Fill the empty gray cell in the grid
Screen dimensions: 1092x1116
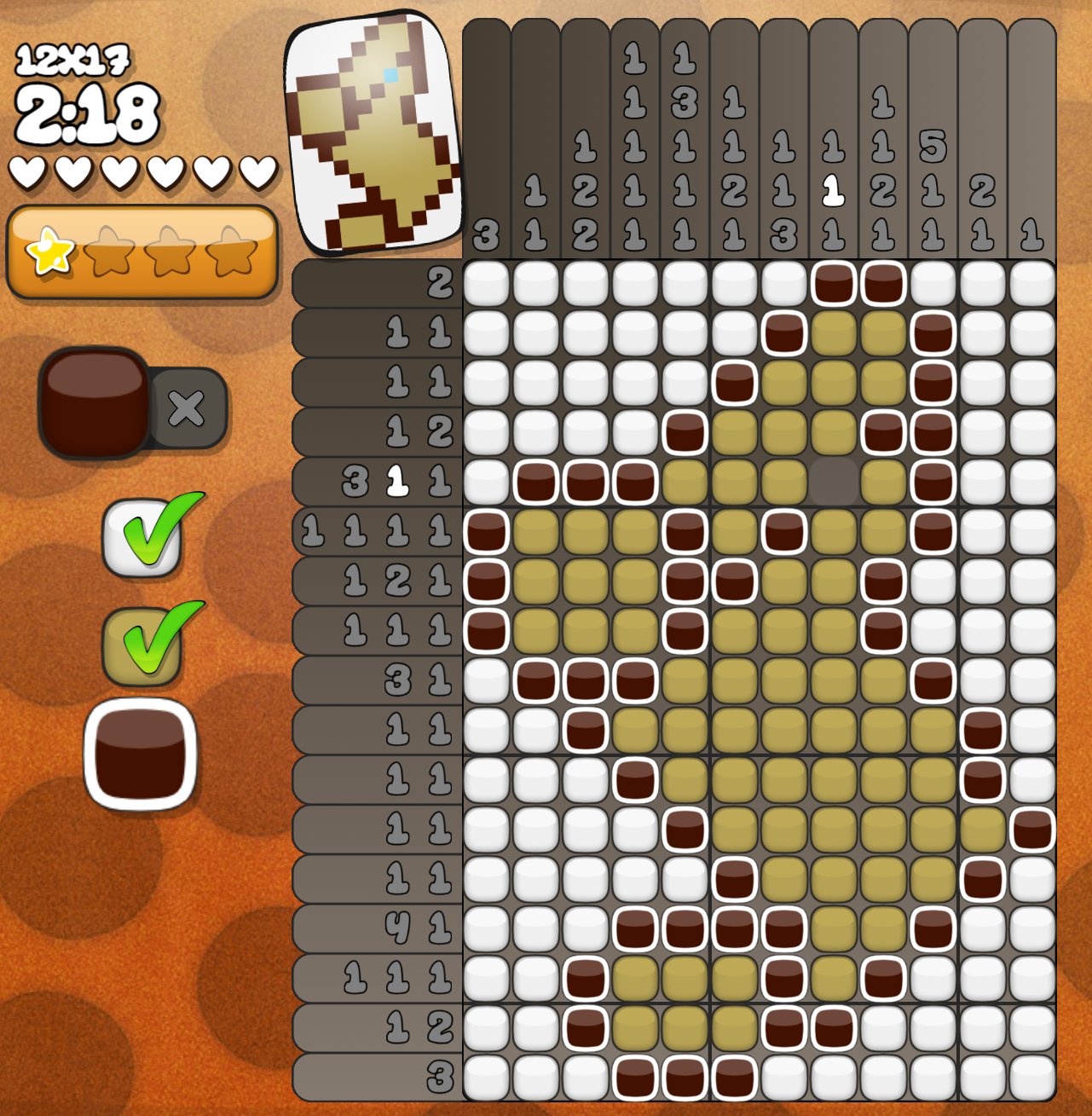[833, 482]
